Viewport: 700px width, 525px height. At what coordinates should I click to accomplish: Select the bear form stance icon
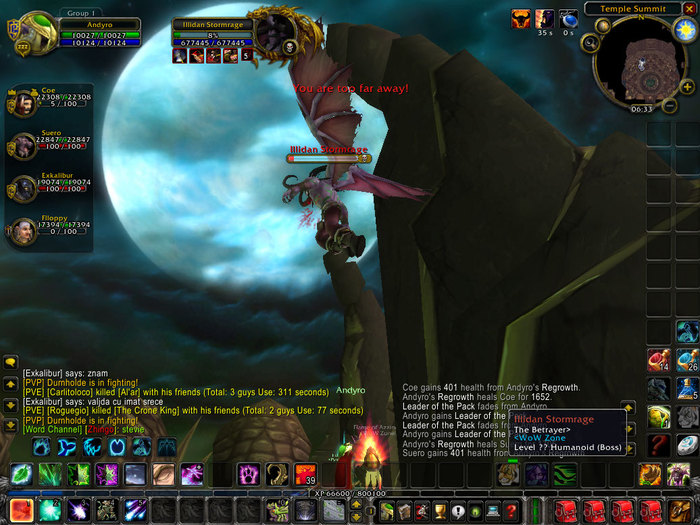coord(40,446)
